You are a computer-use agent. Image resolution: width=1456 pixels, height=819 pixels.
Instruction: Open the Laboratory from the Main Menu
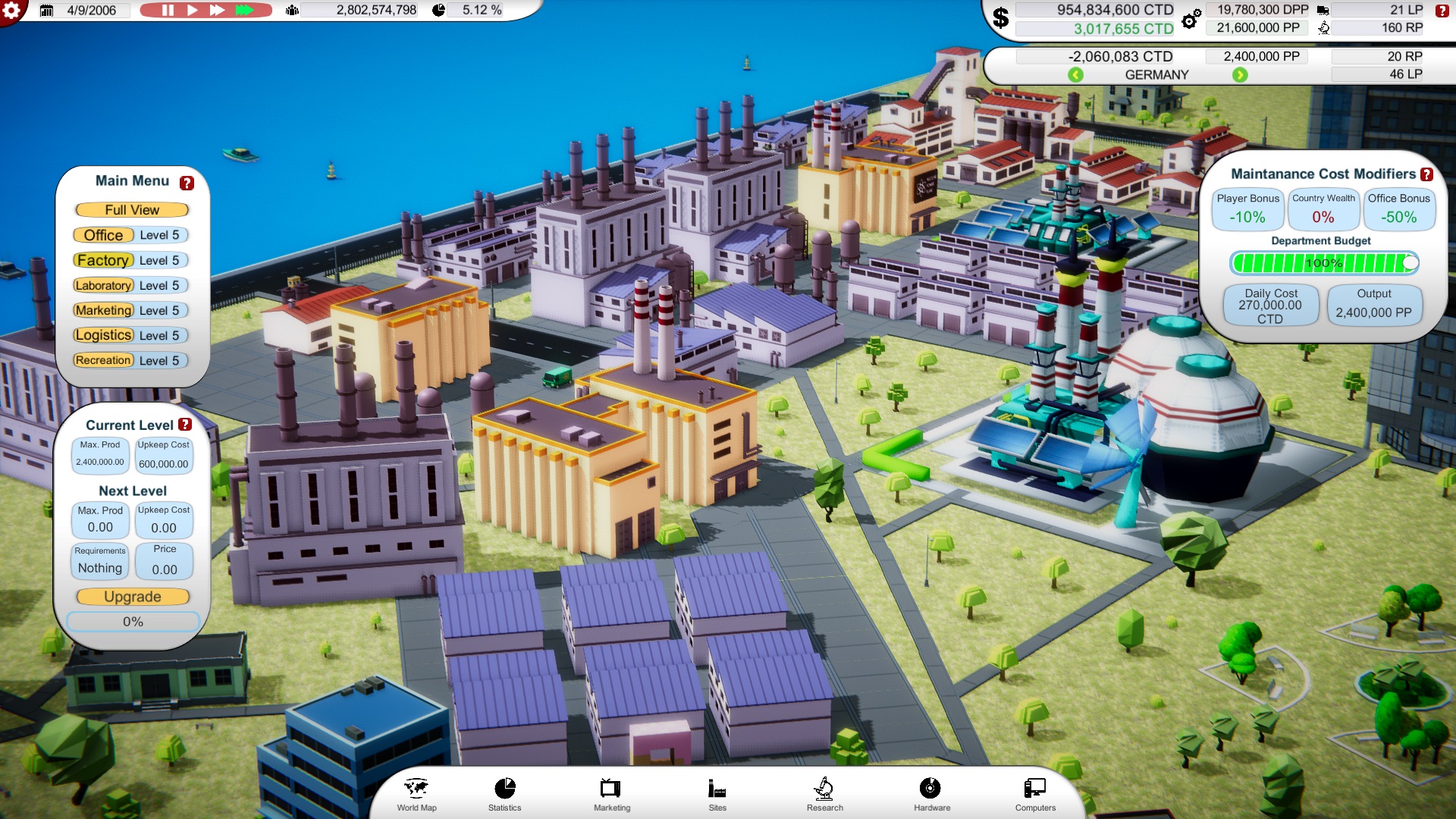pos(103,285)
